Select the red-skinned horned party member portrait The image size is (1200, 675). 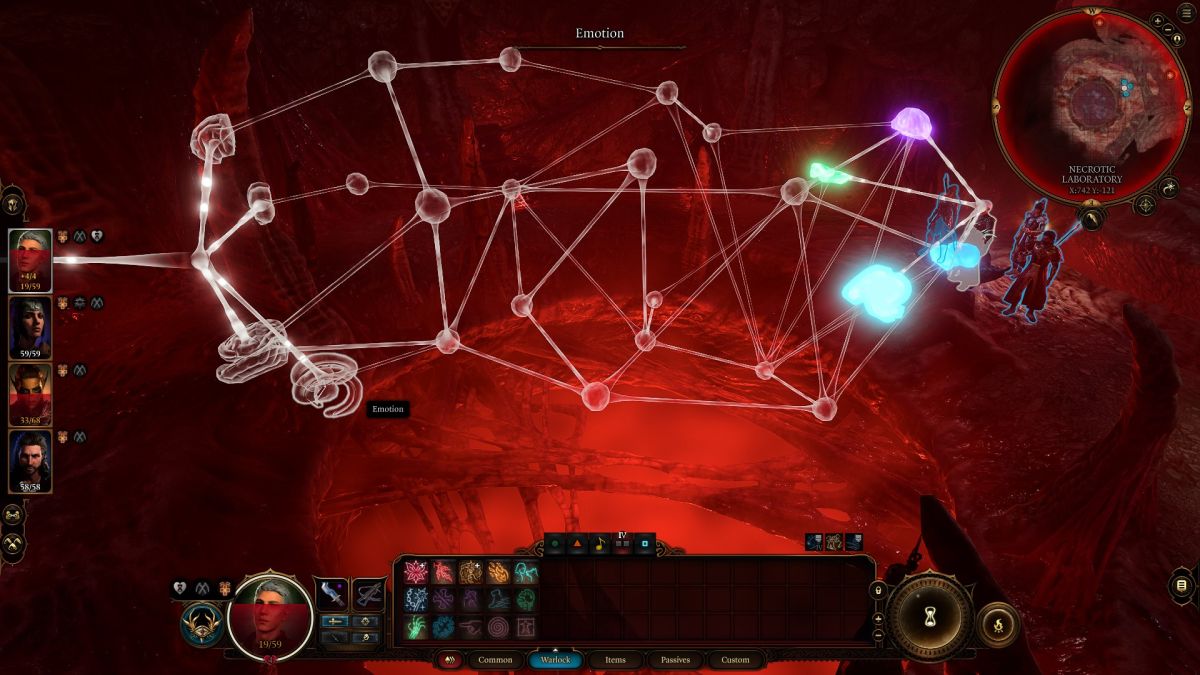[x=30, y=394]
